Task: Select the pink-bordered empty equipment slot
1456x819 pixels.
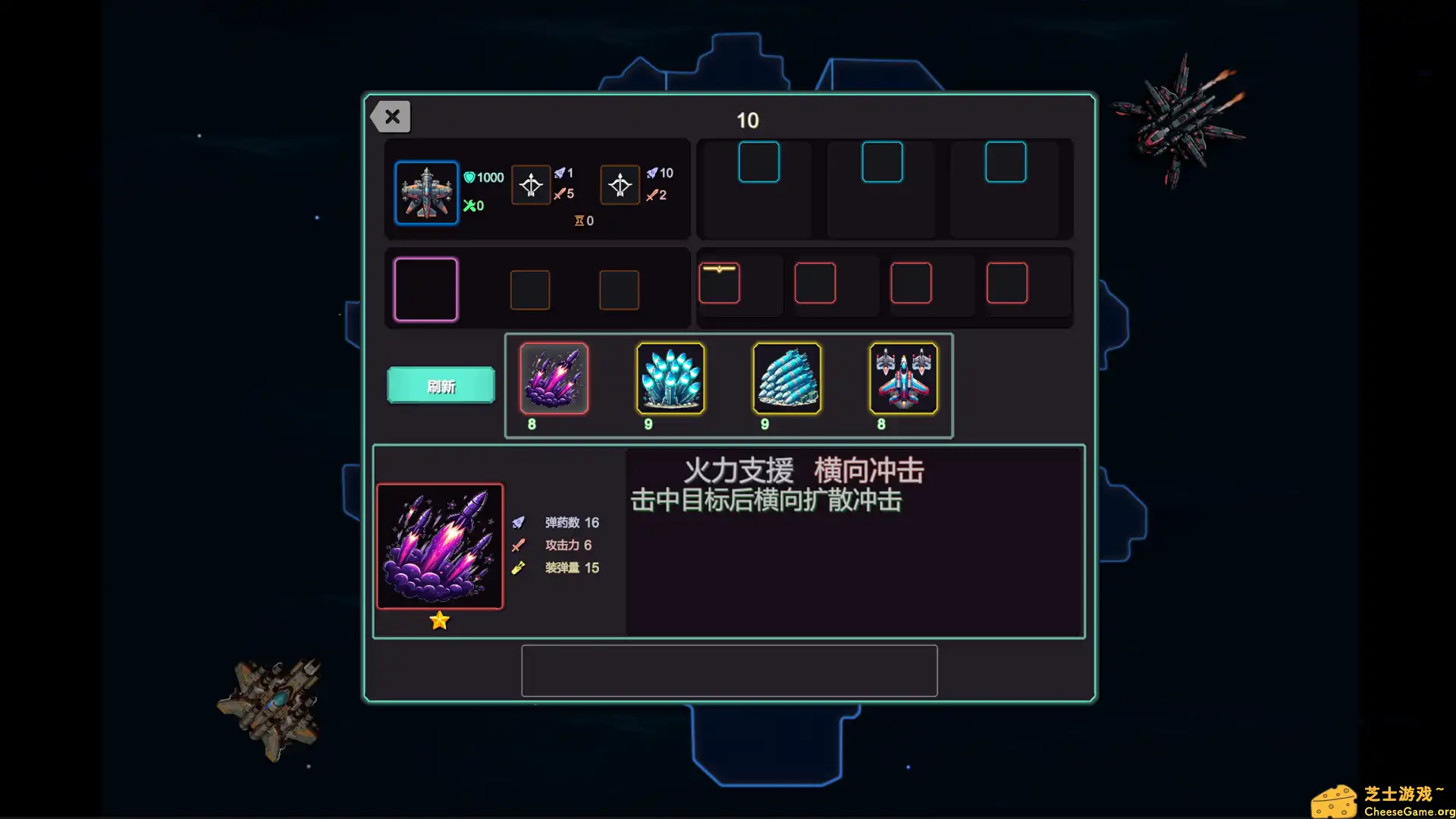Action: click(426, 289)
